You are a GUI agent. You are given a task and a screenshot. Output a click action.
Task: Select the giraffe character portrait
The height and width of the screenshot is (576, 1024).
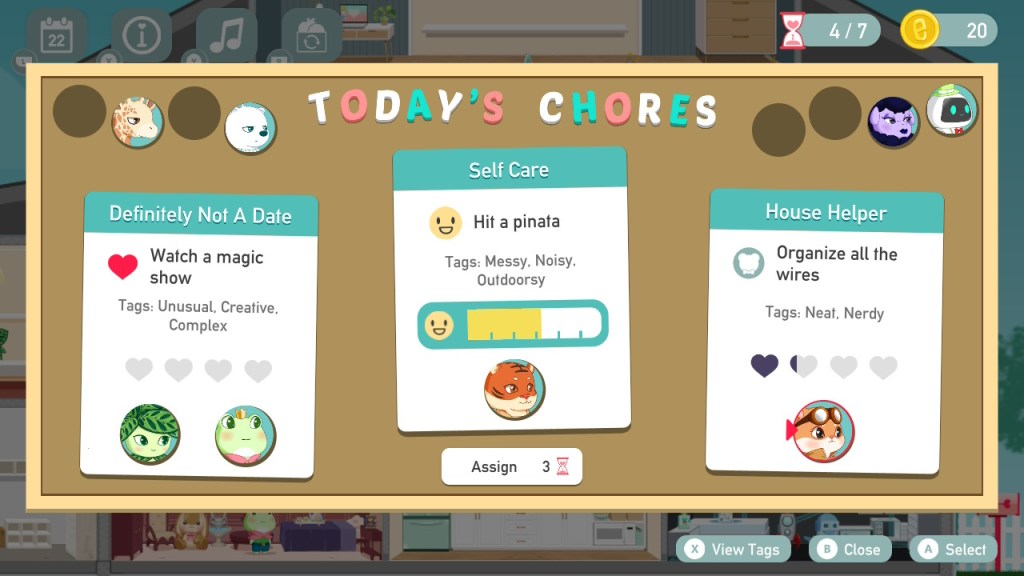pyautogui.click(x=138, y=122)
